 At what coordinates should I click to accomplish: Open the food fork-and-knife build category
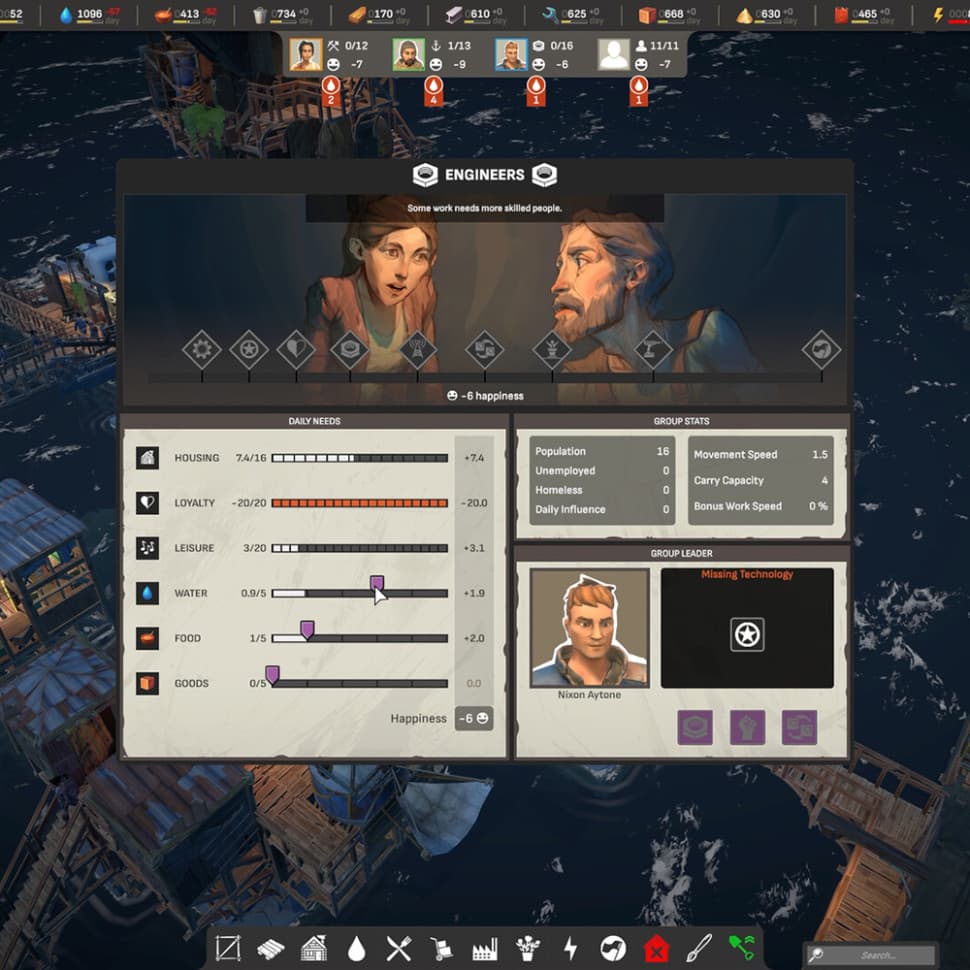tap(399, 947)
